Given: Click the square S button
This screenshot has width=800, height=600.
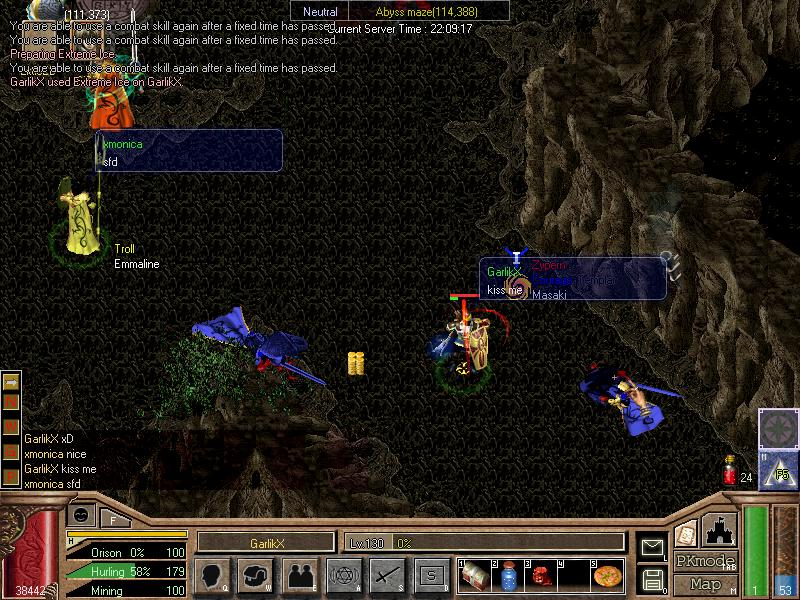Looking at the screenshot, I should 431,575.
